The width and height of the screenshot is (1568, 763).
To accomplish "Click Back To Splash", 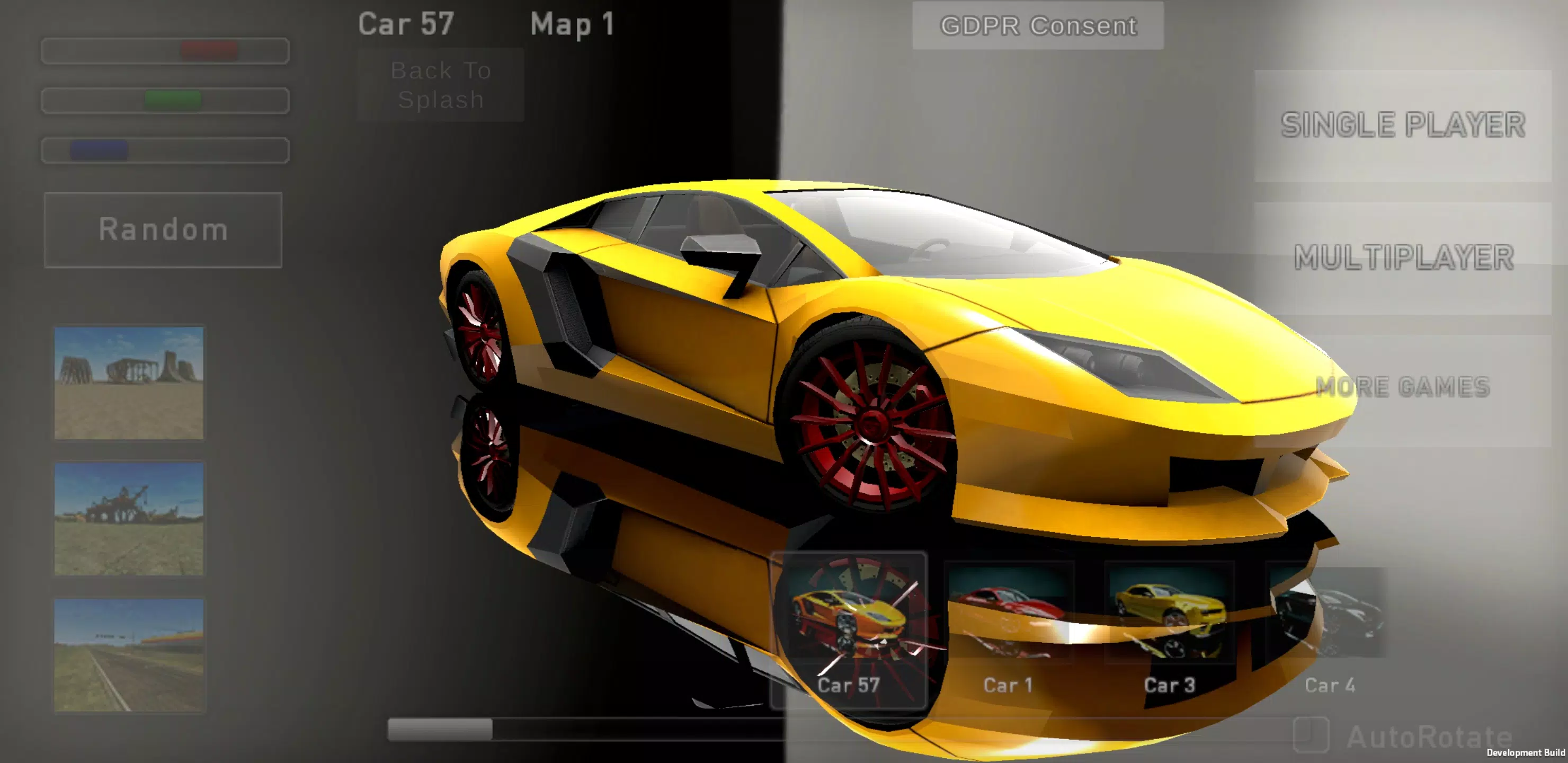I will tap(440, 85).
